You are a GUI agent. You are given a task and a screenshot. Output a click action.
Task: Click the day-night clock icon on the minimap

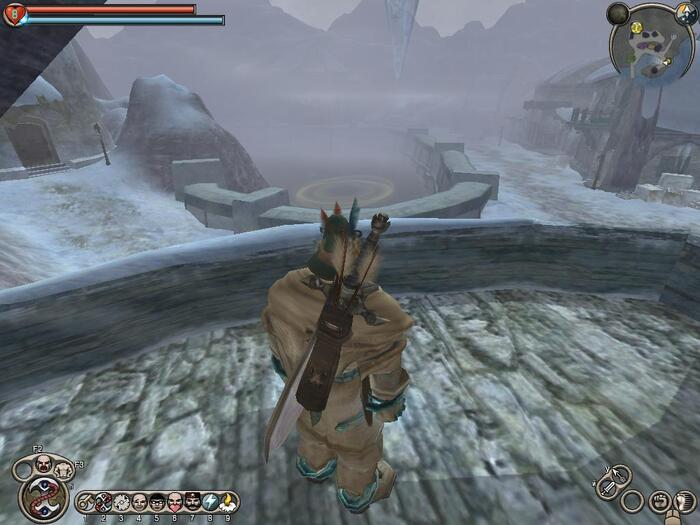click(x=685, y=14)
